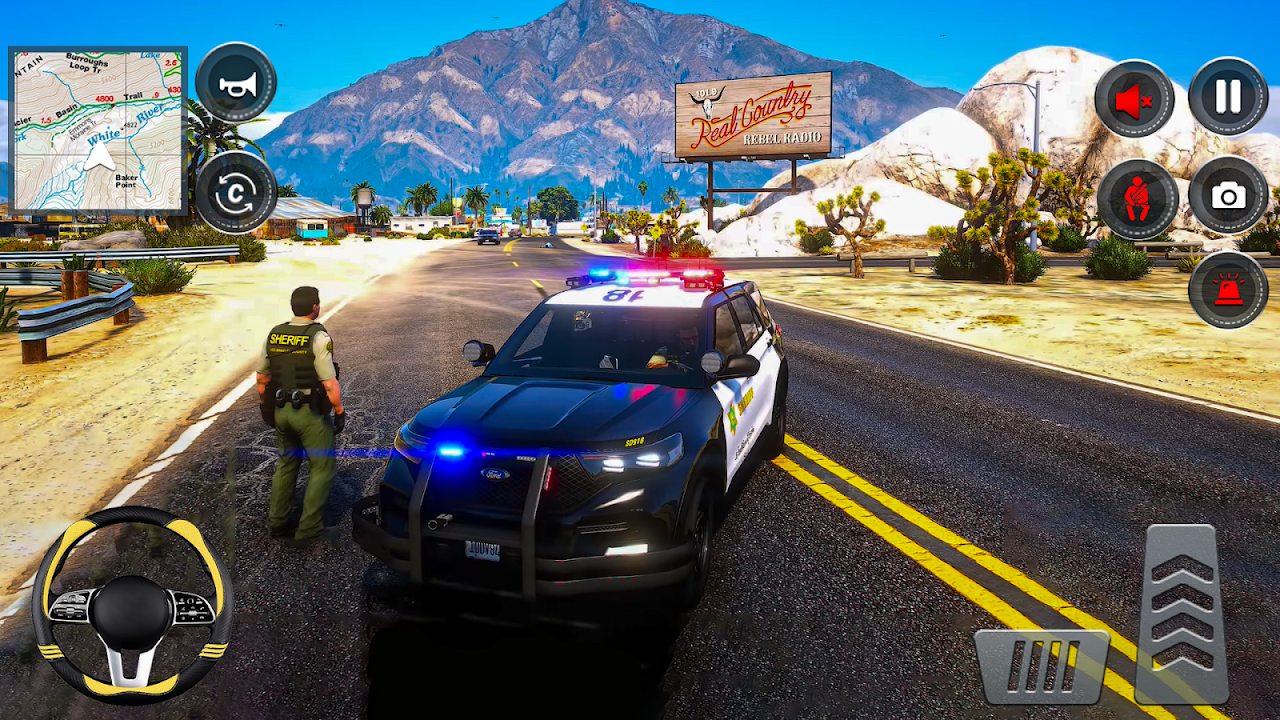Open the topographic minimap
1280x720 pixels.
pyautogui.click(x=97, y=130)
